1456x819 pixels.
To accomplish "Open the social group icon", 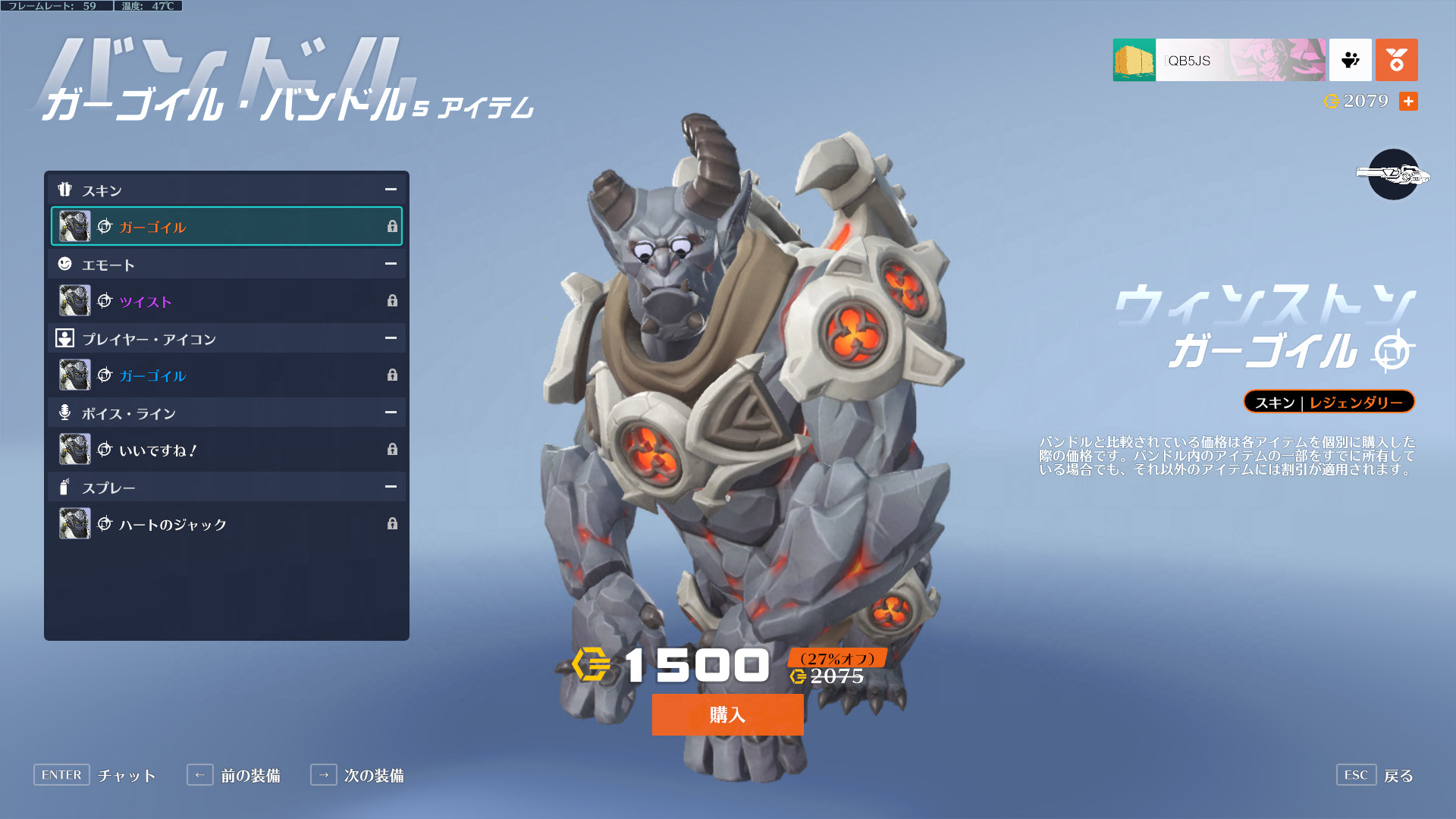I will tap(1350, 60).
